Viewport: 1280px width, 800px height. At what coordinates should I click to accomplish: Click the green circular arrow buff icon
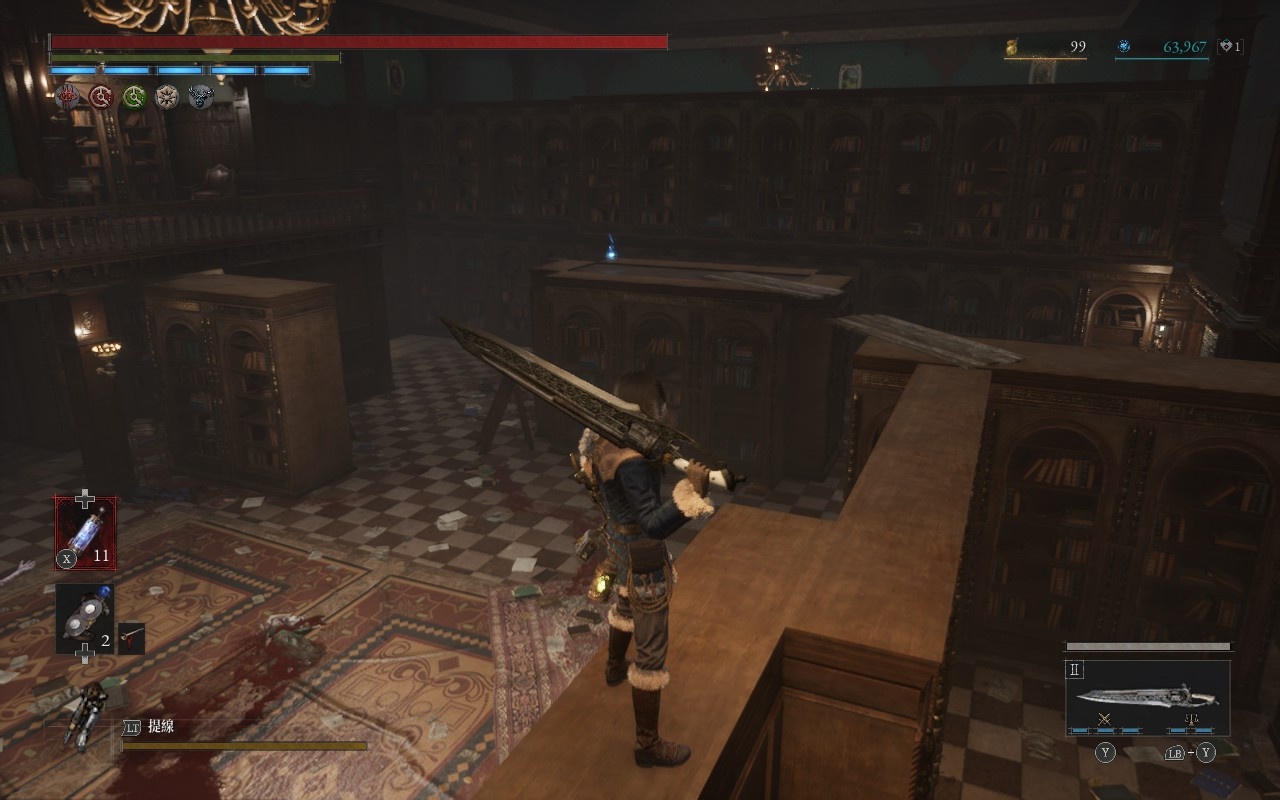(134, 96)
